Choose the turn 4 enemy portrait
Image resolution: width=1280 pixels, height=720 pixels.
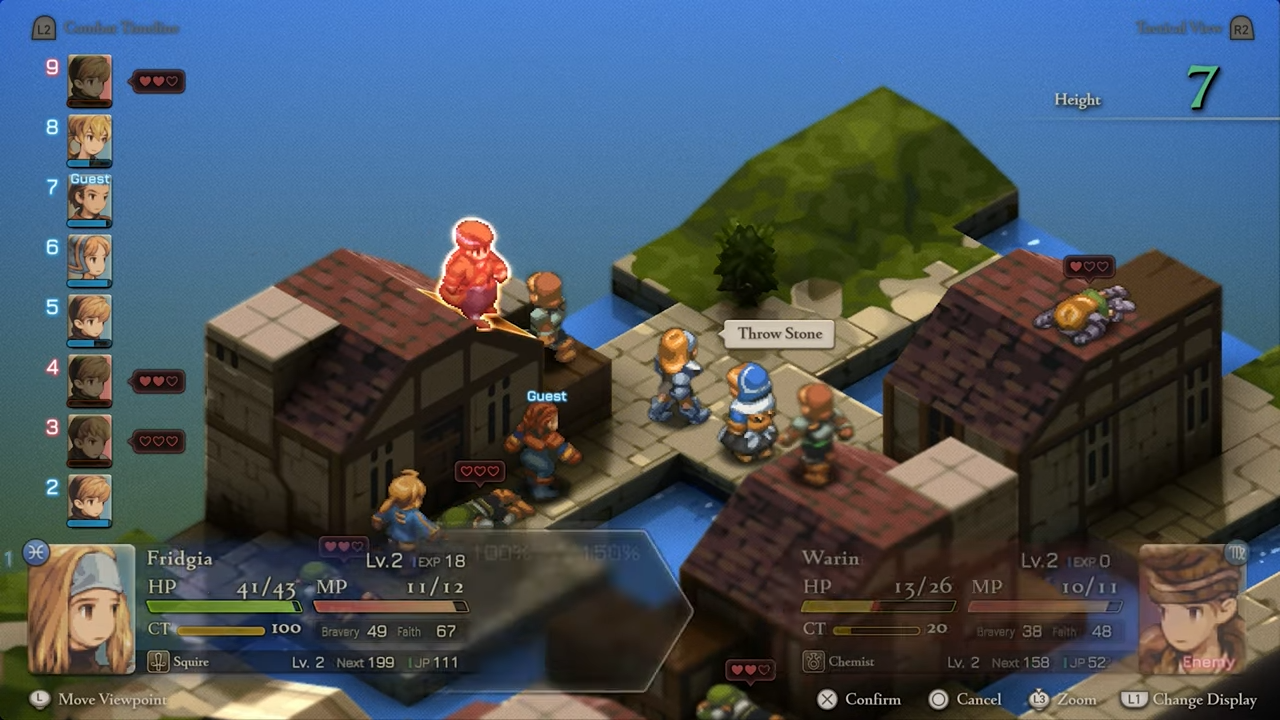pos(89,380)
